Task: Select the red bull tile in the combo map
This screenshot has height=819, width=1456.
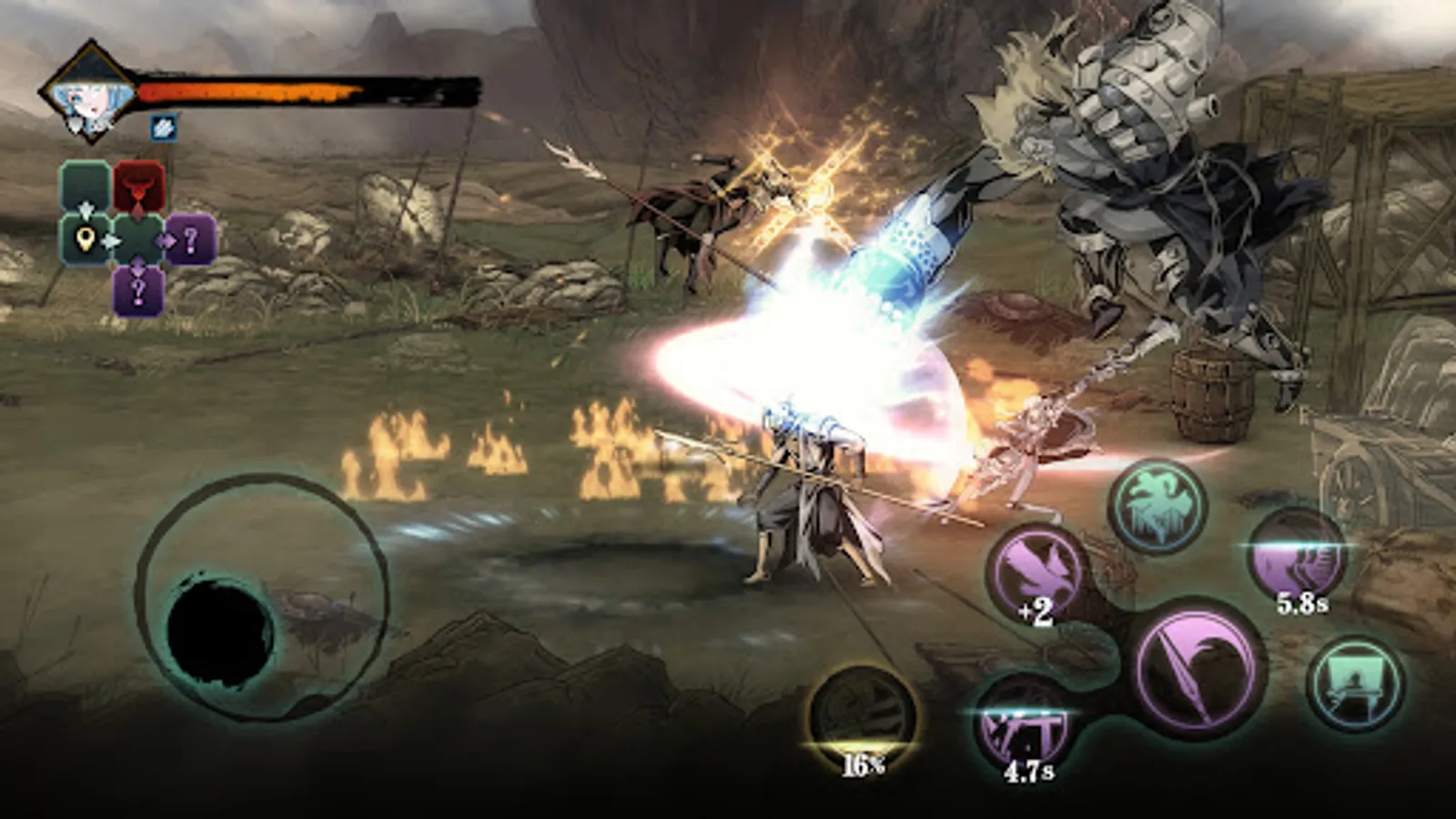Action: (138, 186)
